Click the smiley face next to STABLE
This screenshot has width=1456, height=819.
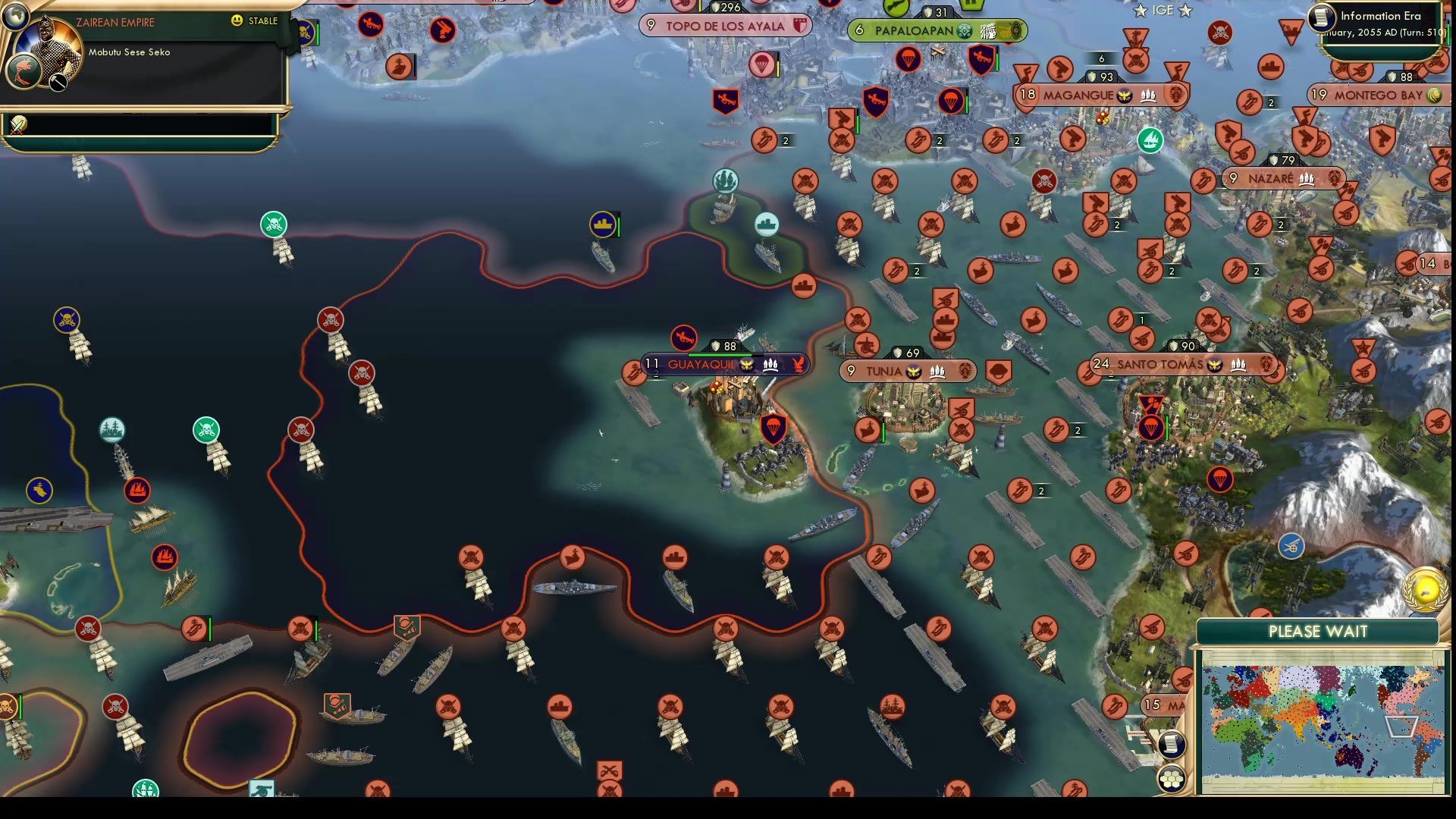point(237,21)
